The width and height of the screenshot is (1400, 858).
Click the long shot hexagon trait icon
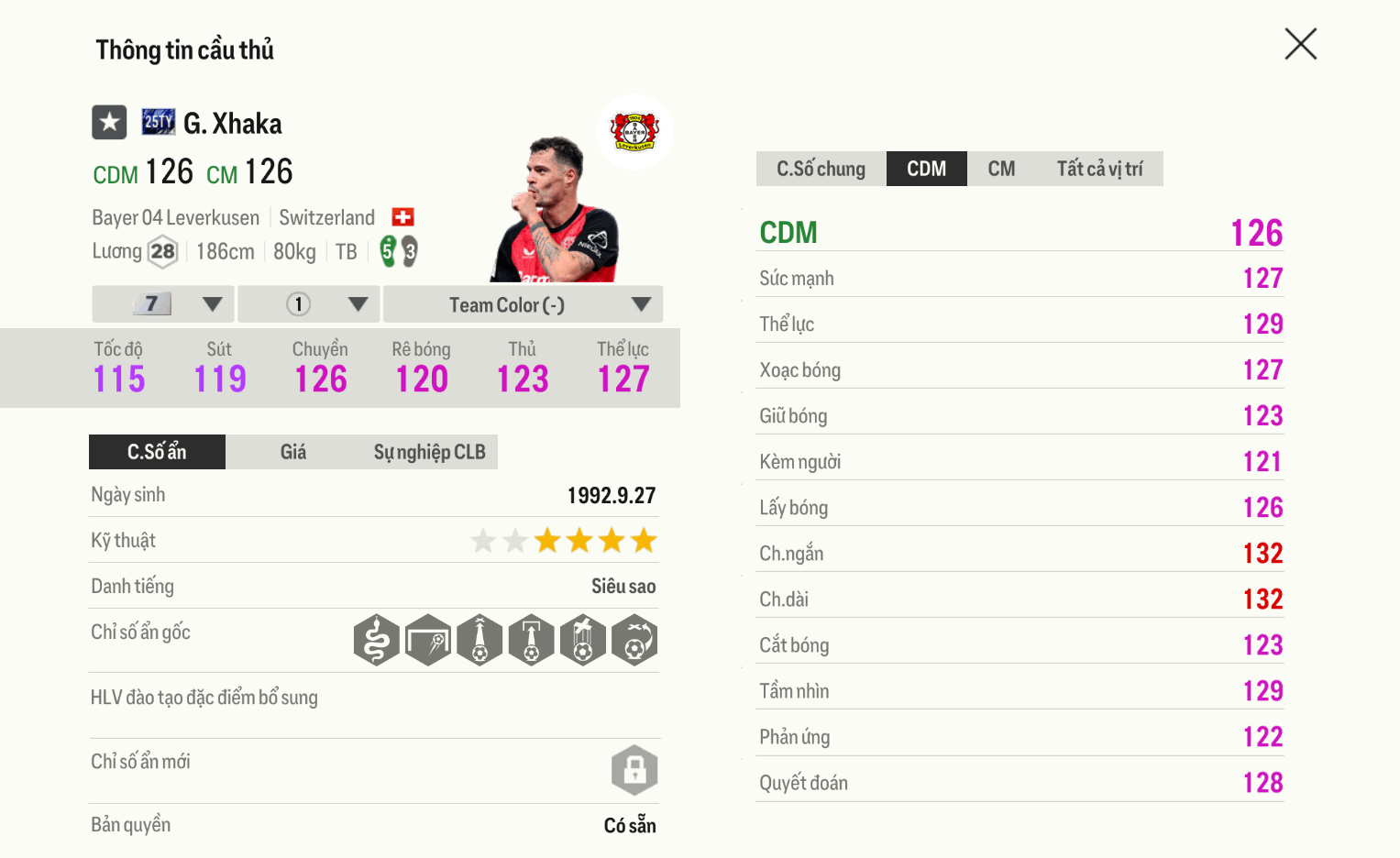point(428,640)
